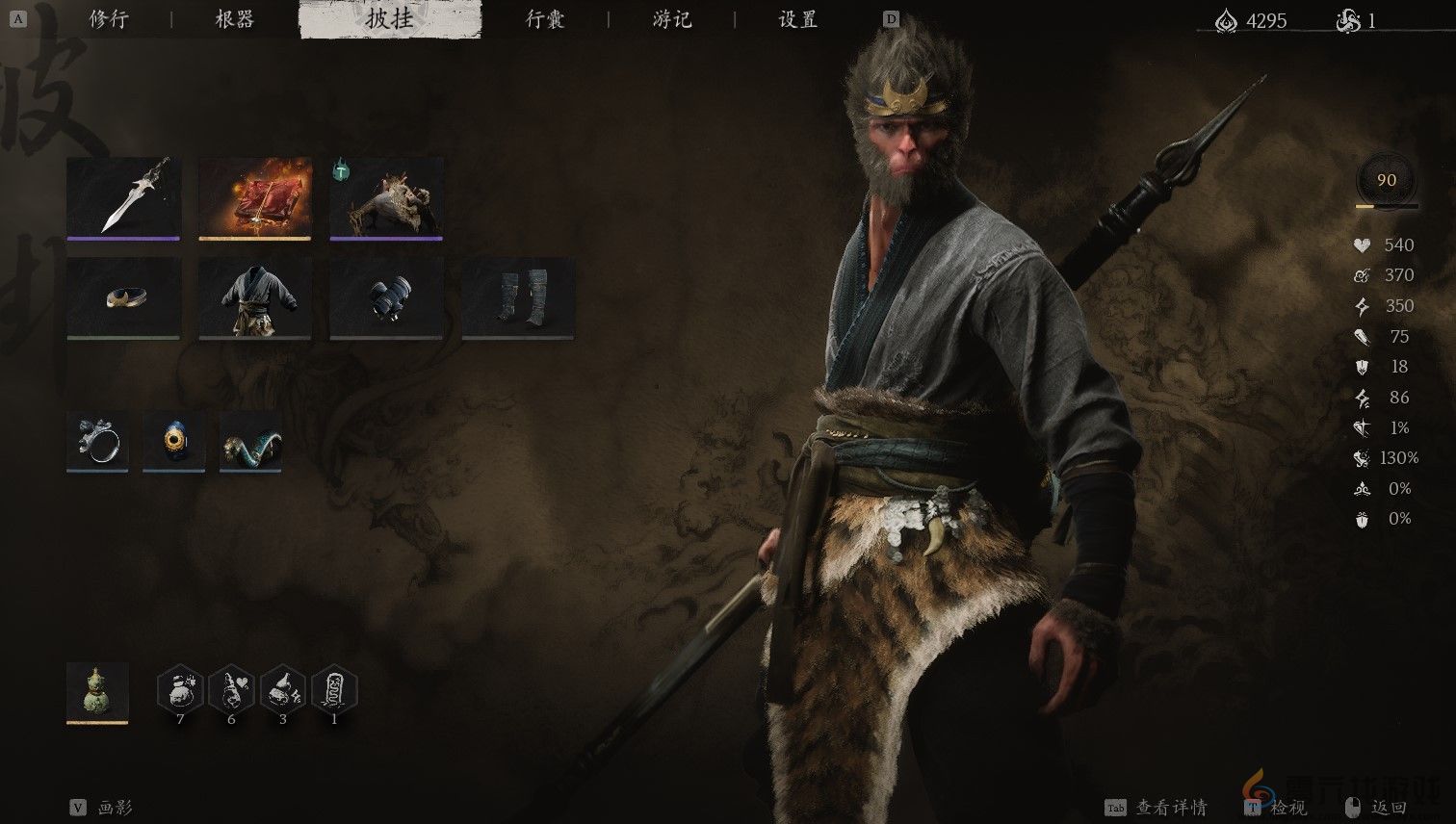Select the eye bead curio icon
This screenshot has width=1456, height=824.
click(x=173, y=442)
